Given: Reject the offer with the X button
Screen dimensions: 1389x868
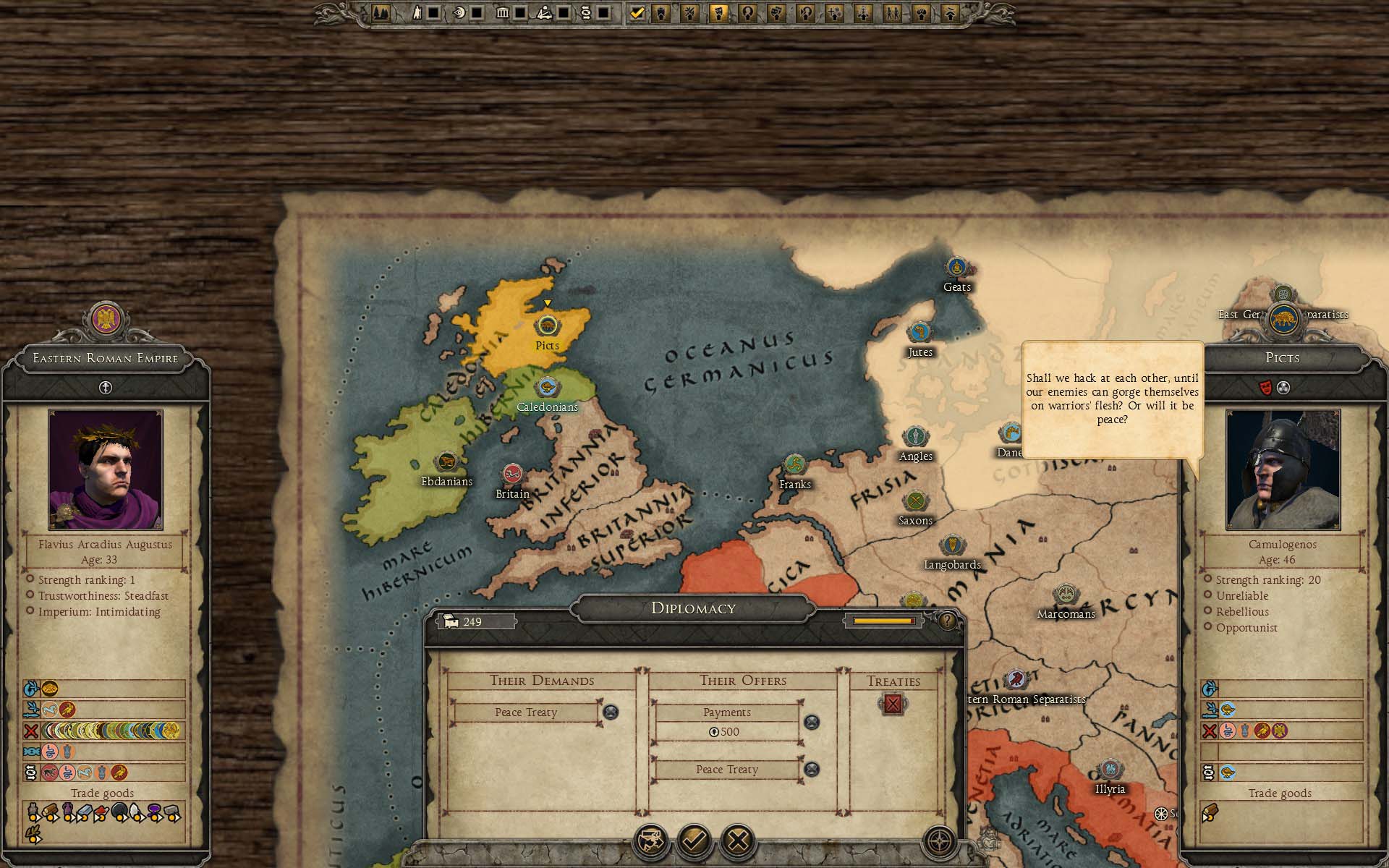Looking at the screenshot, I should pos(738,841).
